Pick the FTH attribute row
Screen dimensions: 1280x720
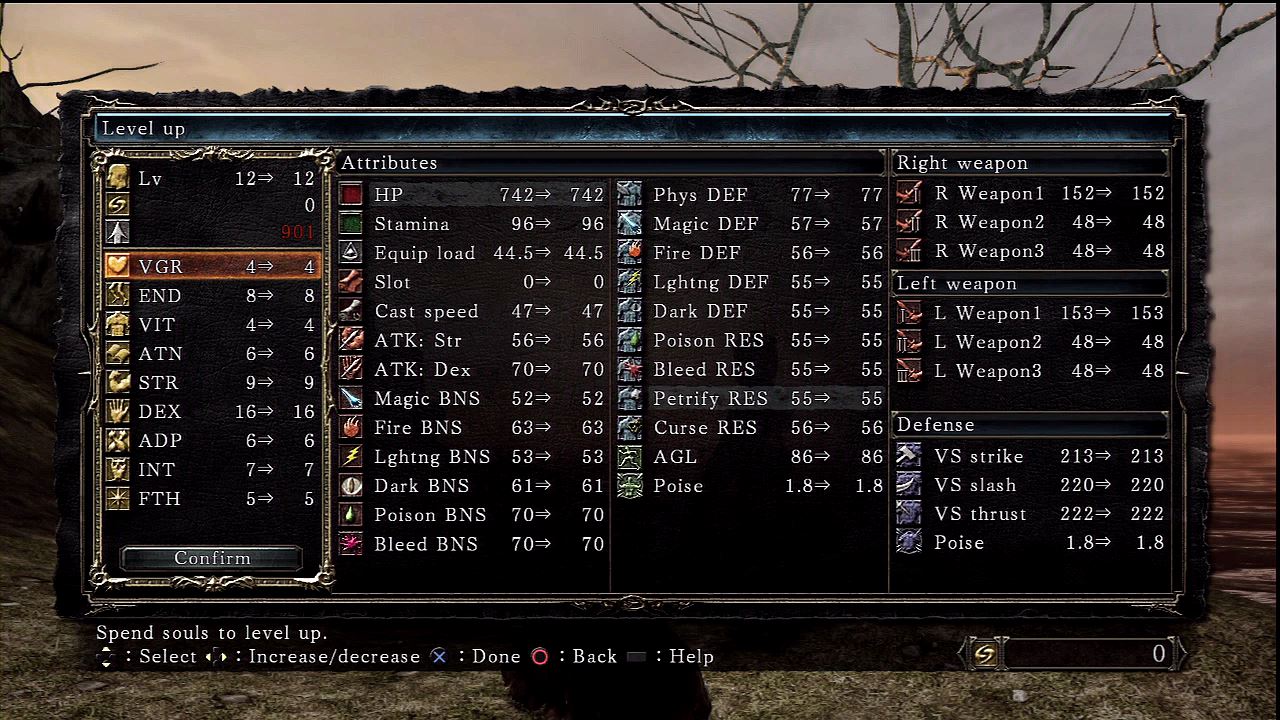pyautogui.click(x=211, y=499)
